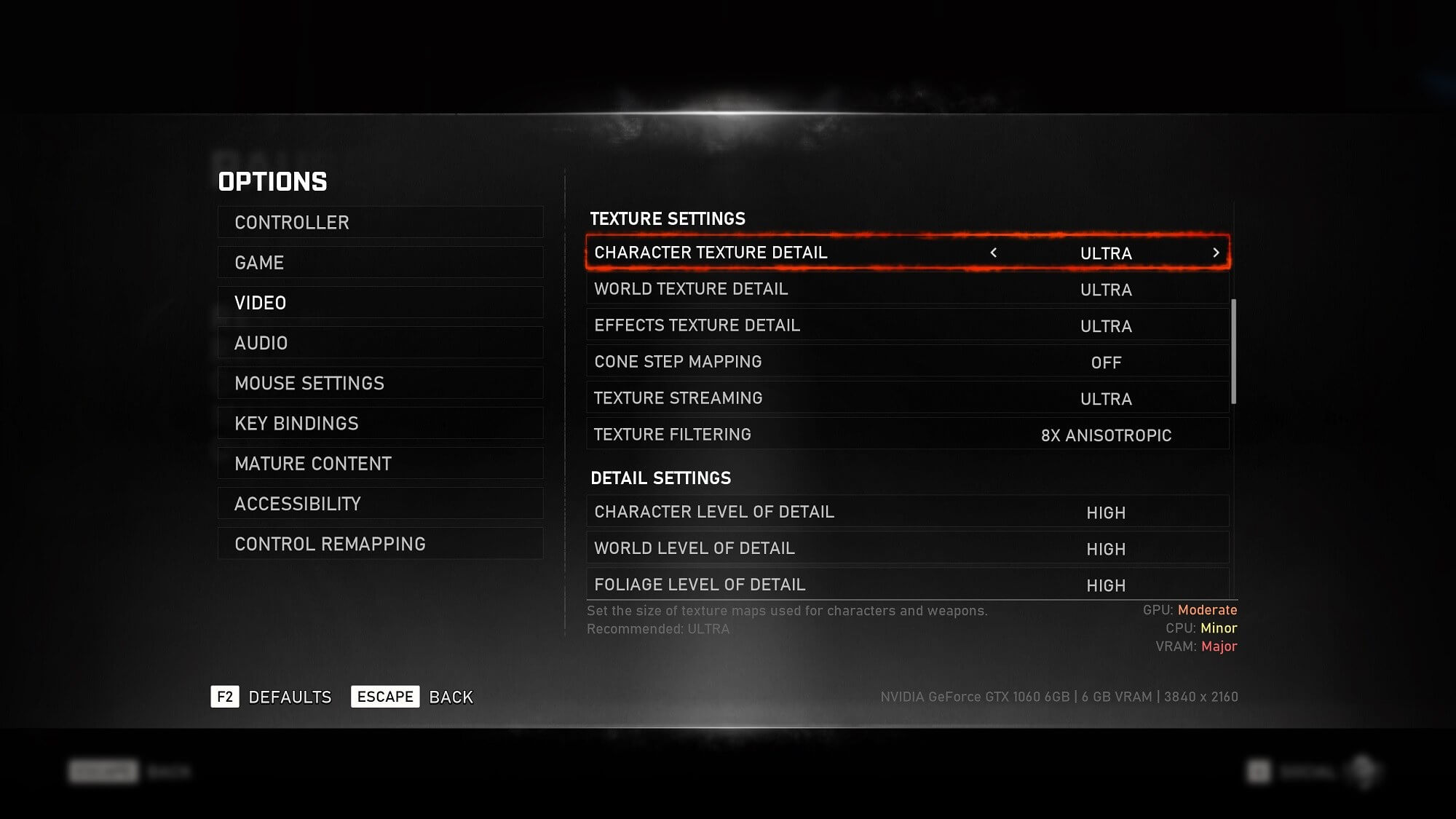Choose the Mature Content option

[380, 464]
